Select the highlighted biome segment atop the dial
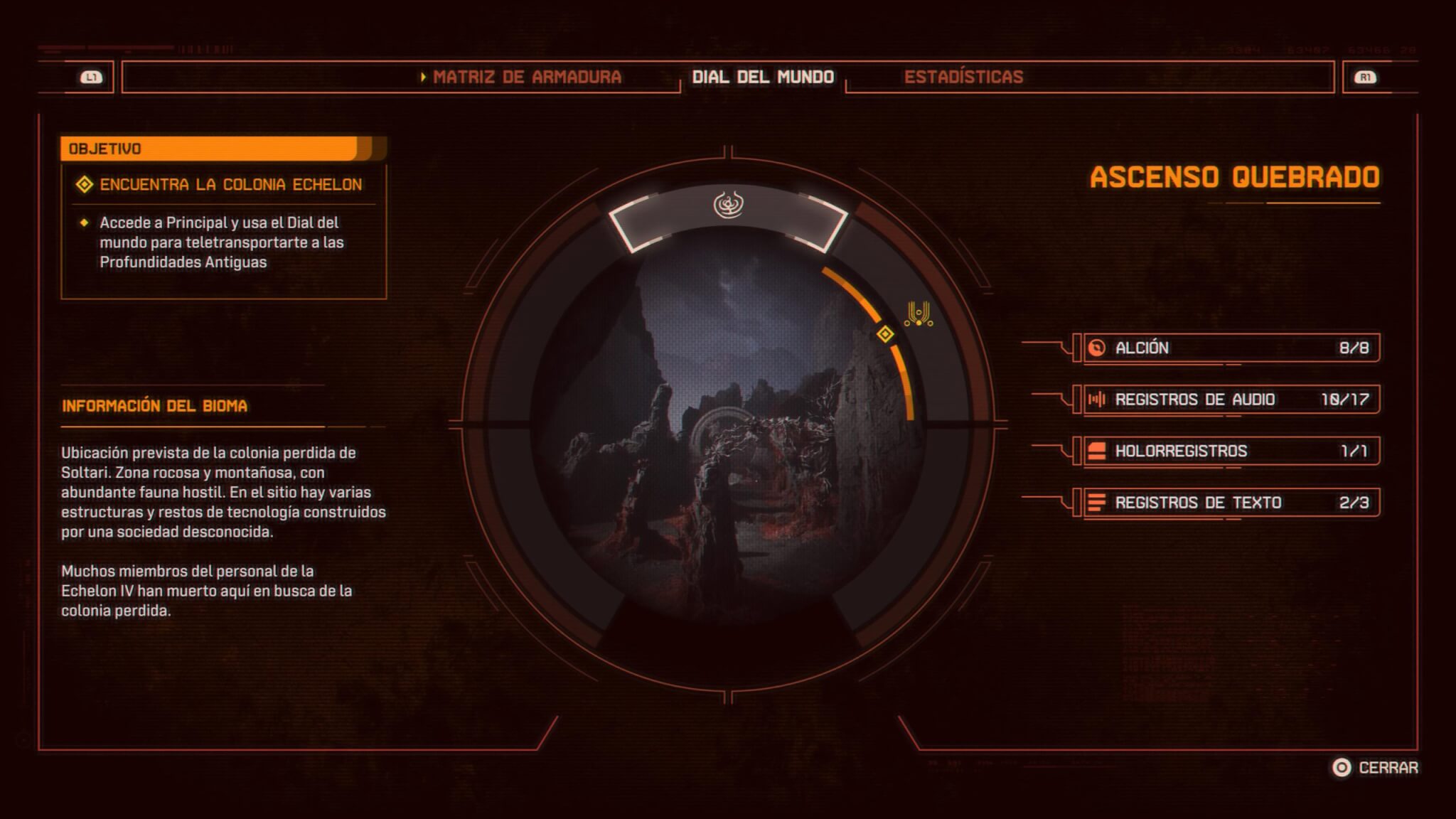The image size is (1456, 819). click(728, 212)
